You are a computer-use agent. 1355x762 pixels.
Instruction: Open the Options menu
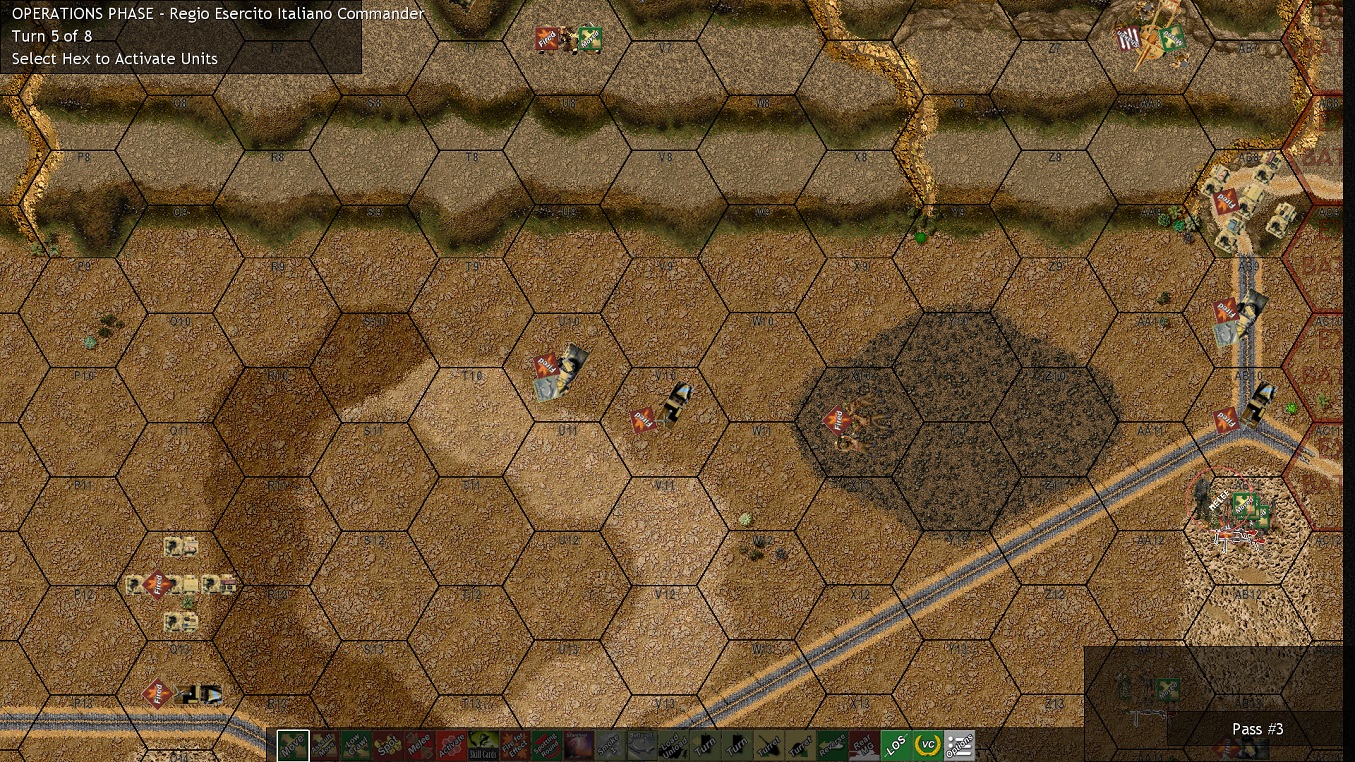coord(959,745)
